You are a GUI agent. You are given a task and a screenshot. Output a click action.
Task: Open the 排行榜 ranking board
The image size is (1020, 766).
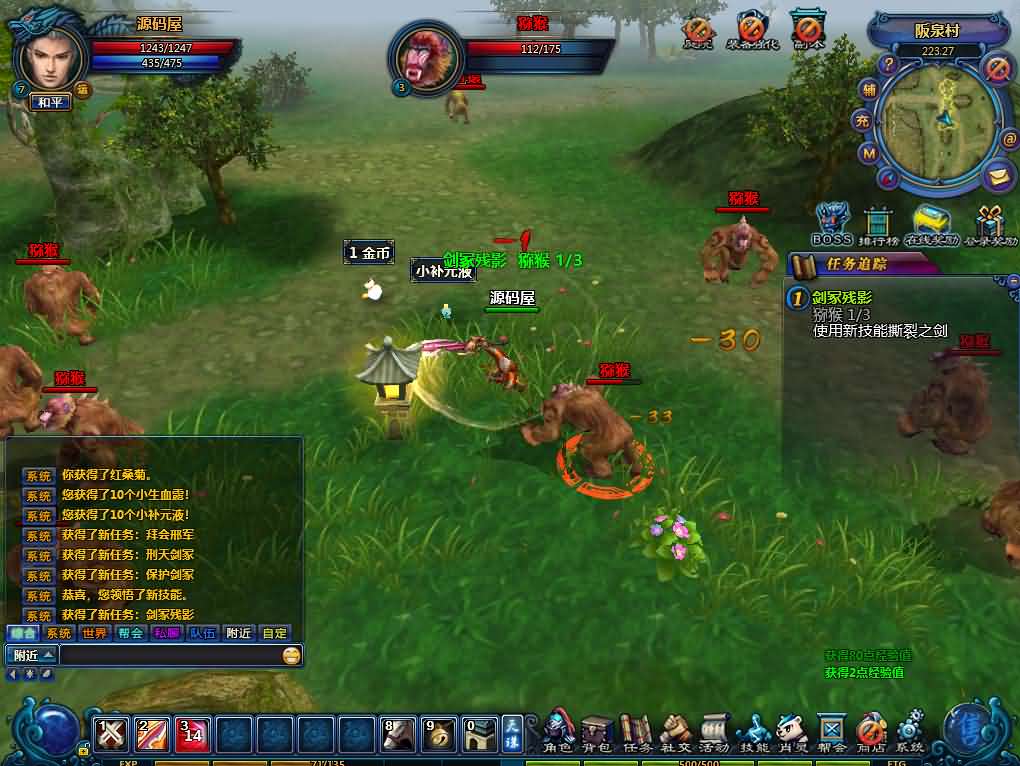click(x=877, y=224)
